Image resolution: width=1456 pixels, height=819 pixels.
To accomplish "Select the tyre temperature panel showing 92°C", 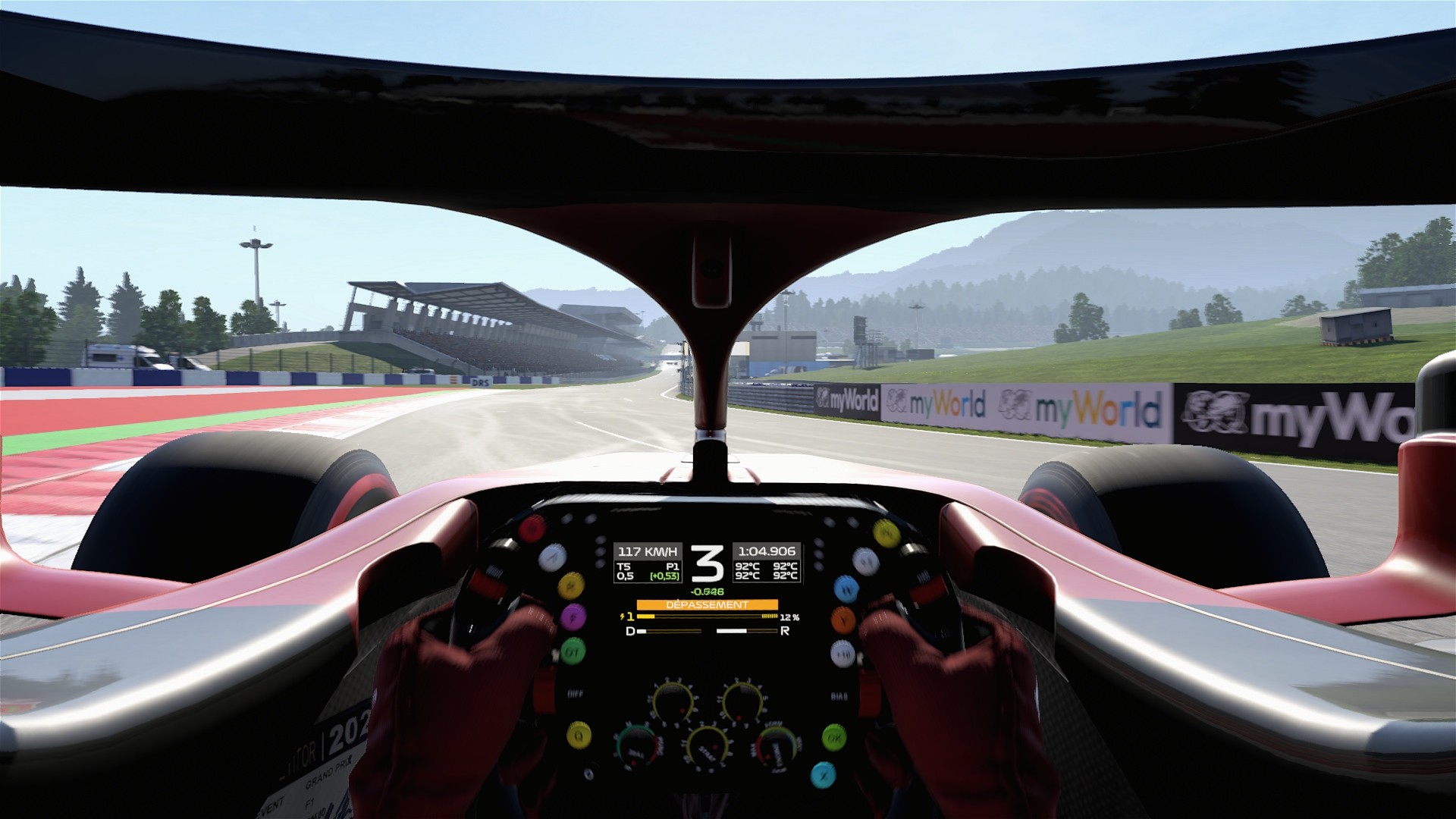I will tap(766, 571).
